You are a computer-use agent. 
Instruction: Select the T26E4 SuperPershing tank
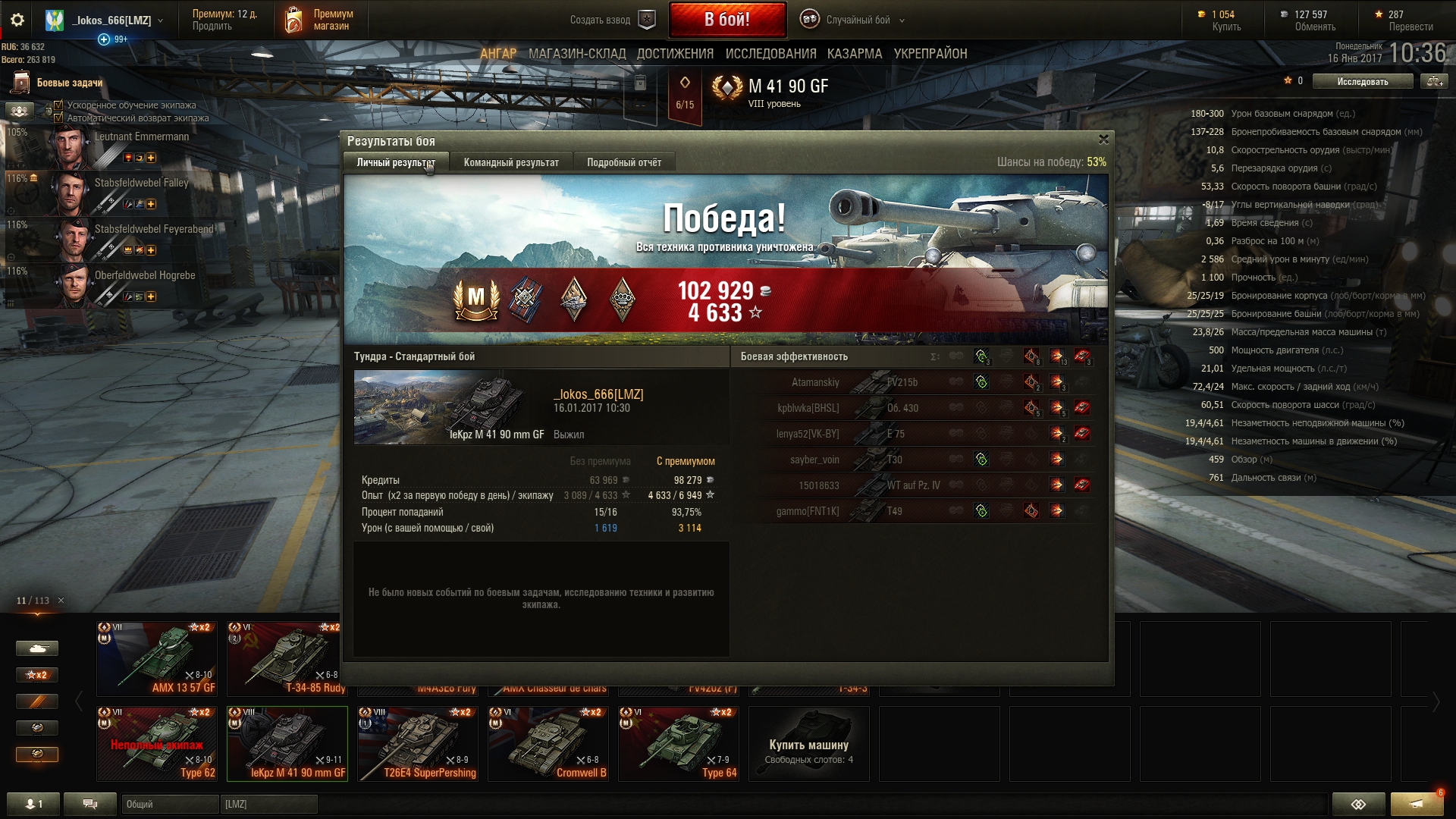418,743
